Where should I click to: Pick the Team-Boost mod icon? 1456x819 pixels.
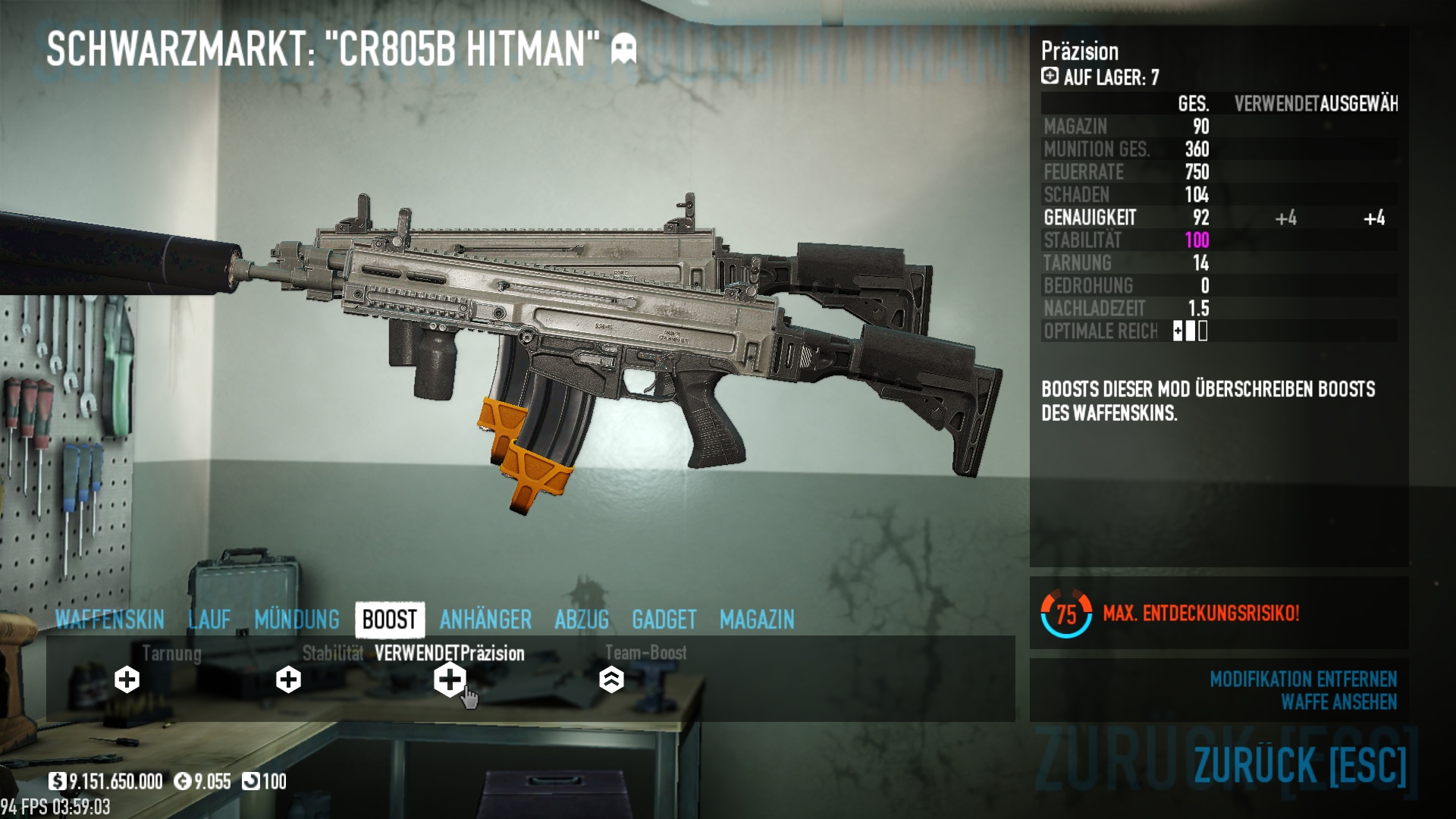click(x=611, y=679)
